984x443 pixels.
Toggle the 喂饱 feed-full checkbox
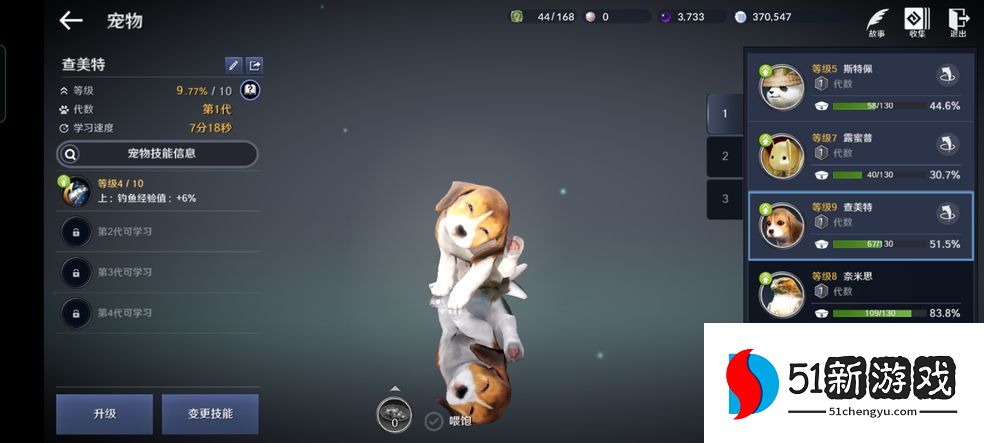tap(434, 421)
